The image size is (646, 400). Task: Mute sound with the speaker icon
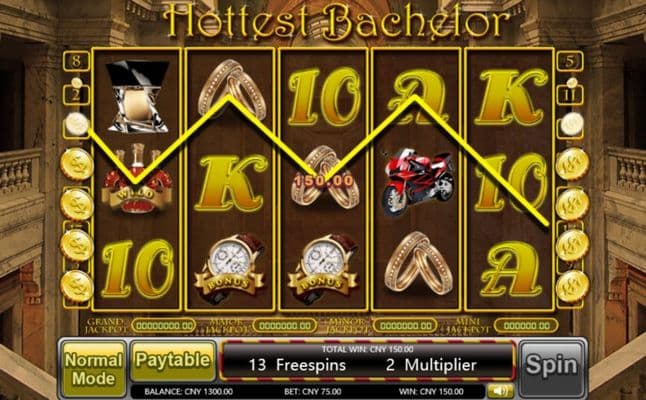495,391
